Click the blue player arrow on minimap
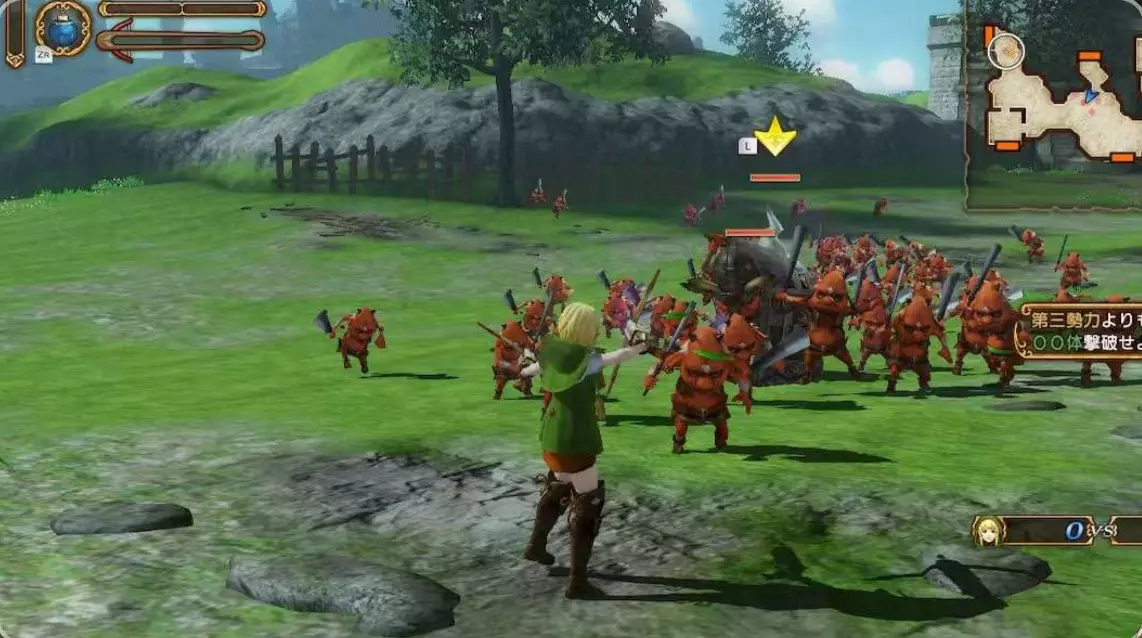1142x638 pixels. point(1090,96)
